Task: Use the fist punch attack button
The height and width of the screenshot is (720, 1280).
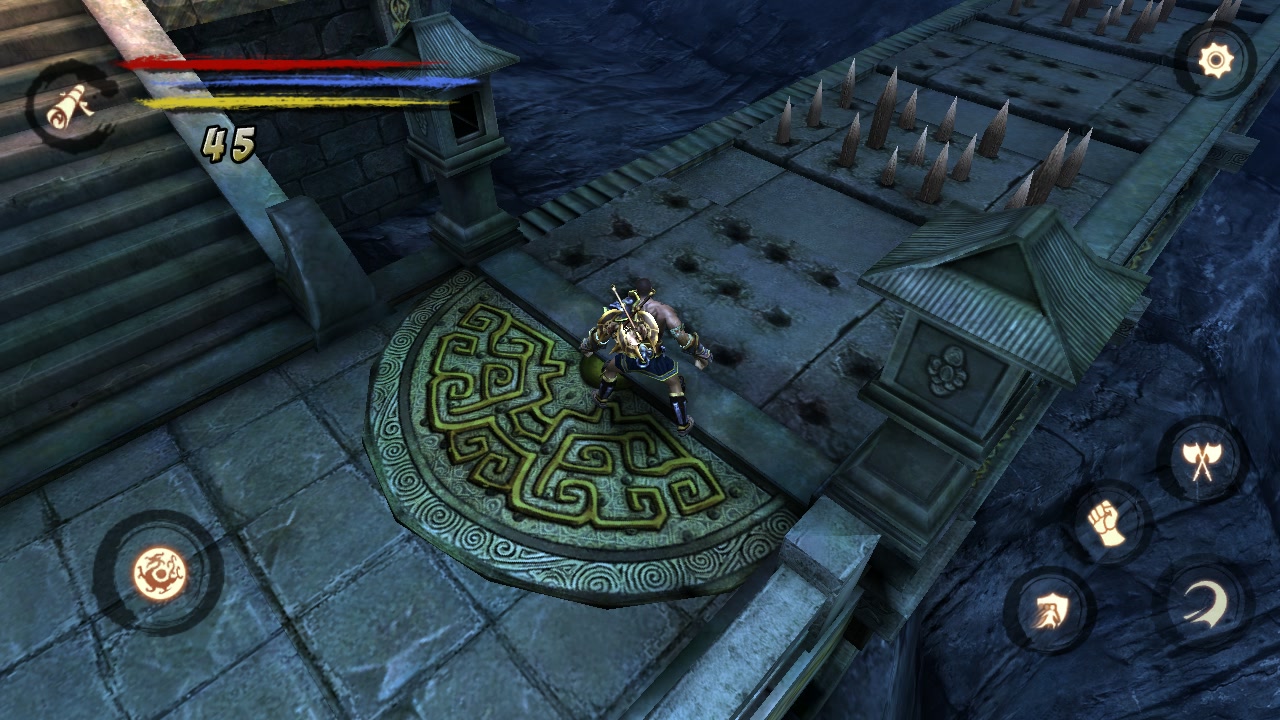Action: [1107, 524]
